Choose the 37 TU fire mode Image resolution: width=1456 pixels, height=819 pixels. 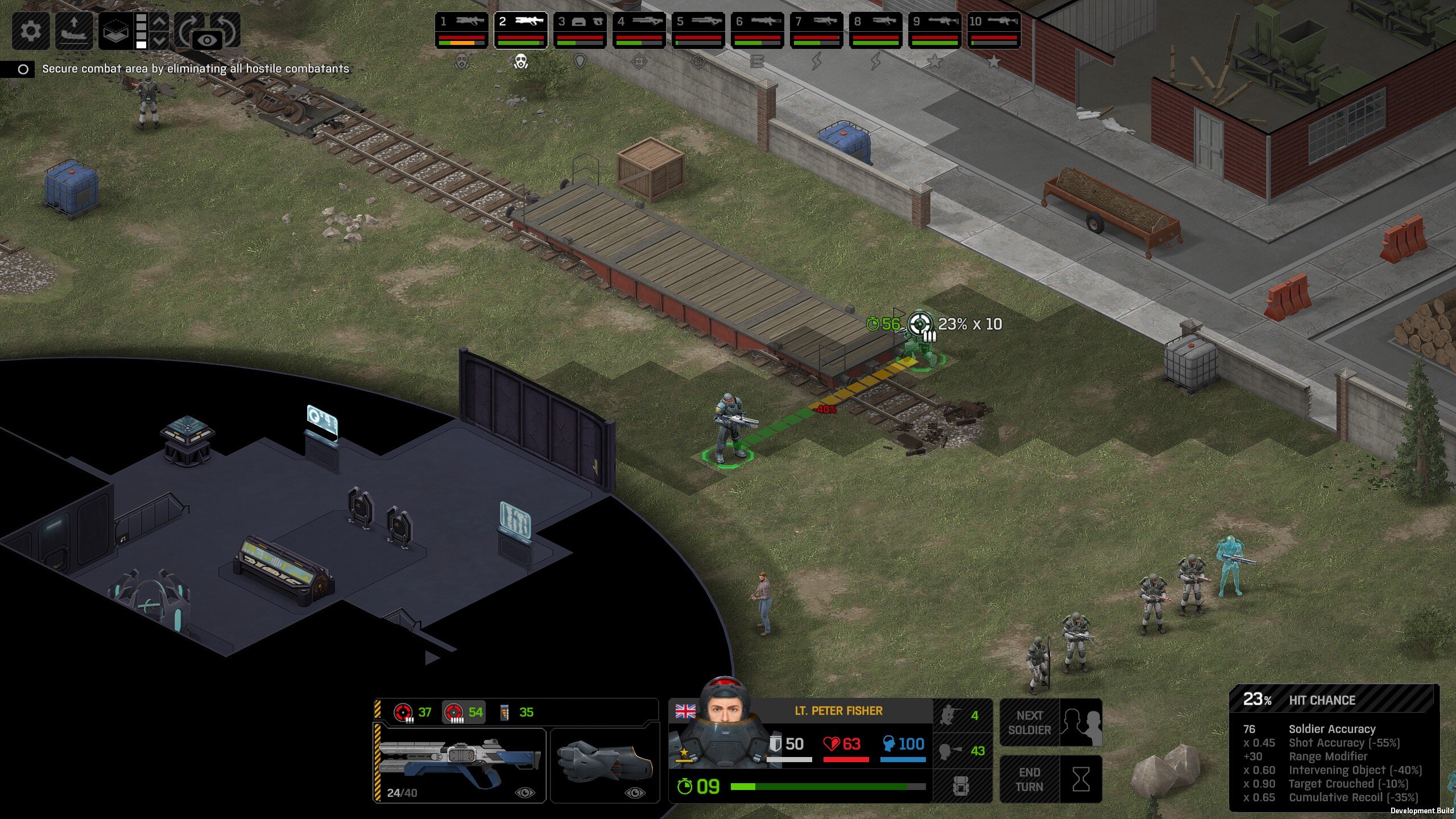tap(413, 712)
